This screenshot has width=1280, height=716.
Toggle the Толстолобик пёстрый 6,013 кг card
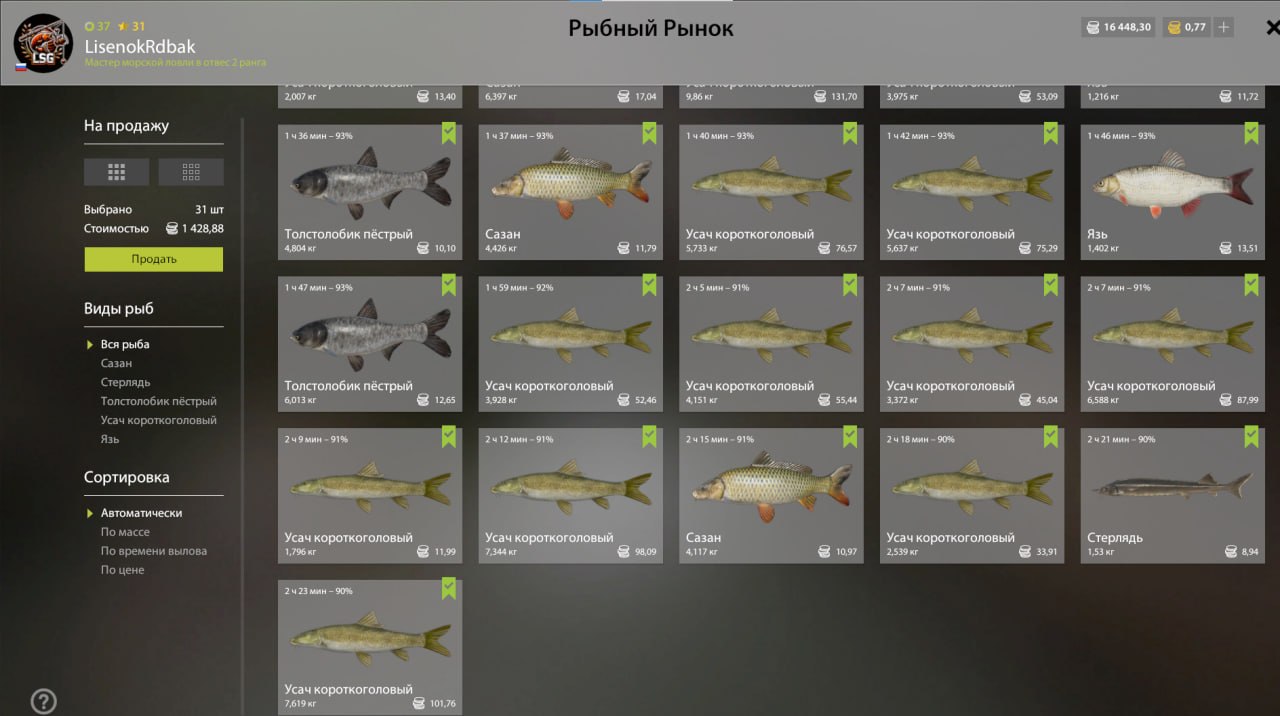(x=370, y=343)
